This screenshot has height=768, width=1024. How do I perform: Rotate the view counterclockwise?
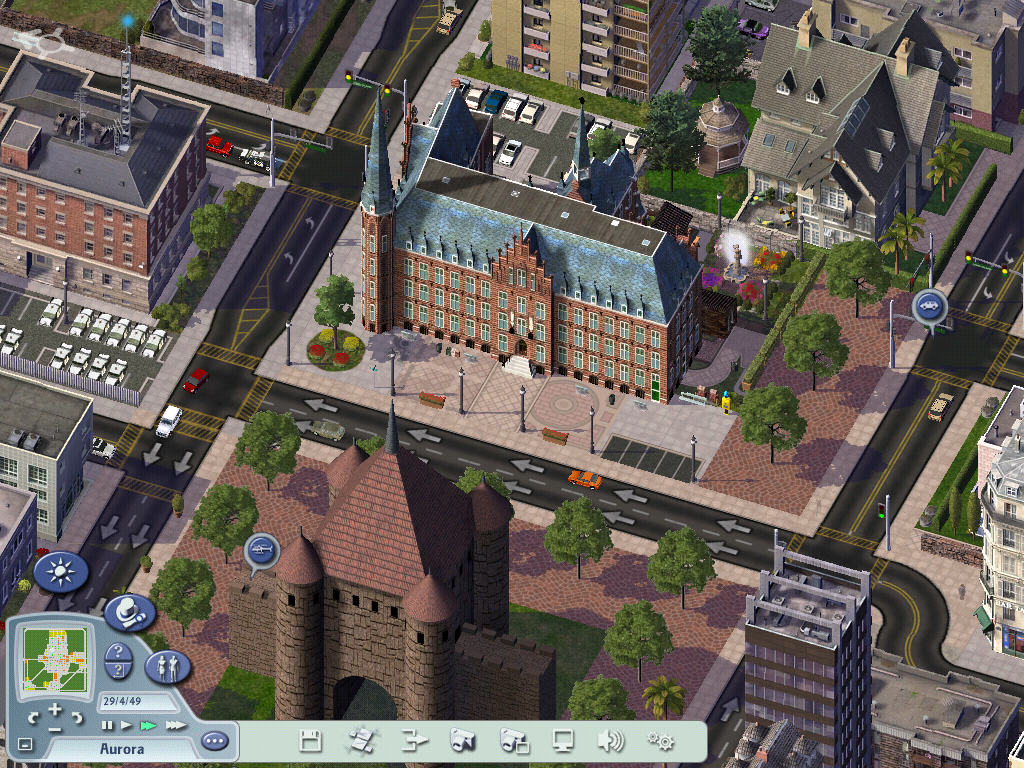click(33, 717)
